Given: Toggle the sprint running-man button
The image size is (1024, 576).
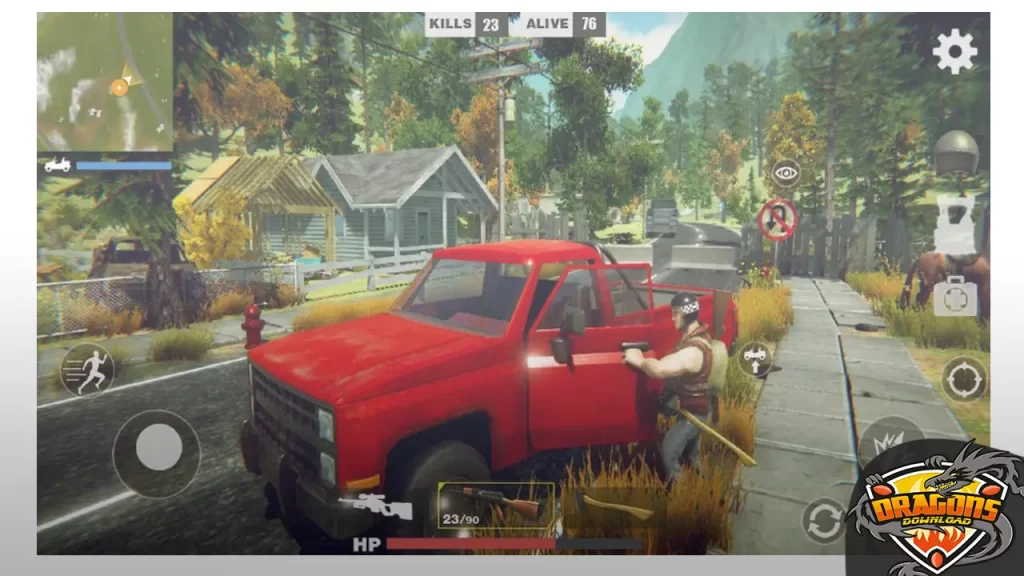Looking at the screenshot, I should (88, 369).
